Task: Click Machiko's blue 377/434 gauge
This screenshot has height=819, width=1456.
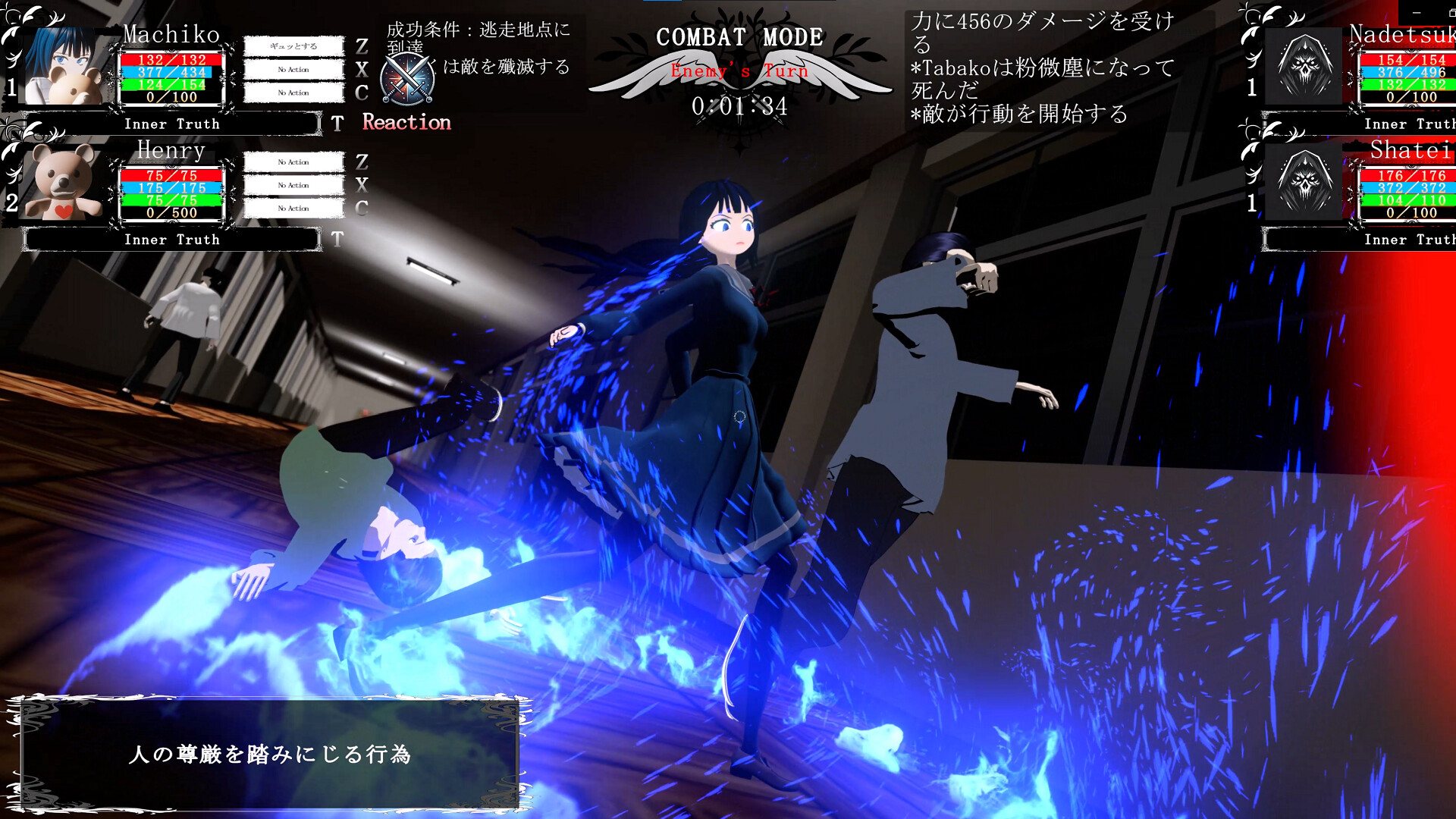Action: 168,72
